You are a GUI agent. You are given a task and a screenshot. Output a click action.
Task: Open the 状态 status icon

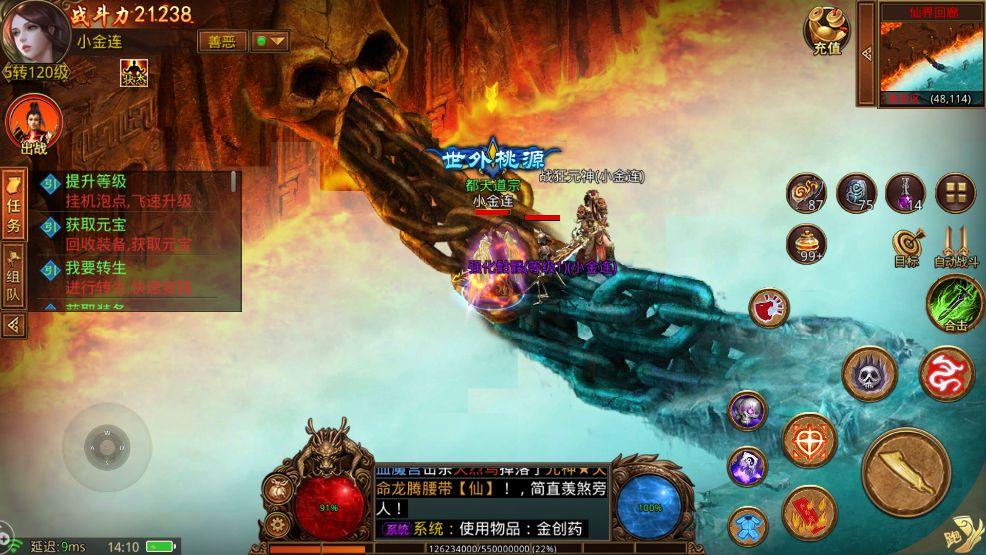click(x=133, y=72)
